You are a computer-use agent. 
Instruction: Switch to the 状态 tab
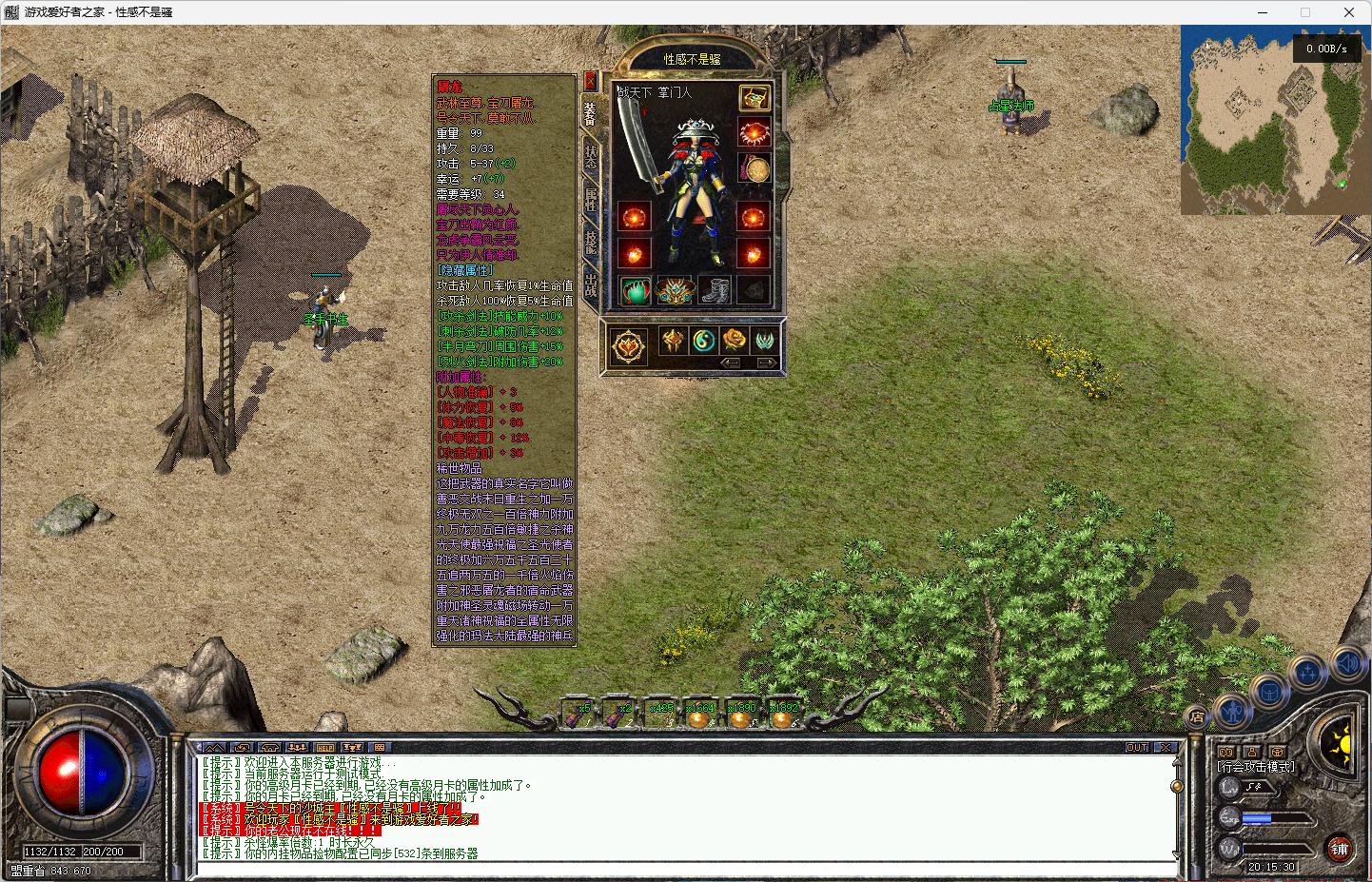(591, 157)
